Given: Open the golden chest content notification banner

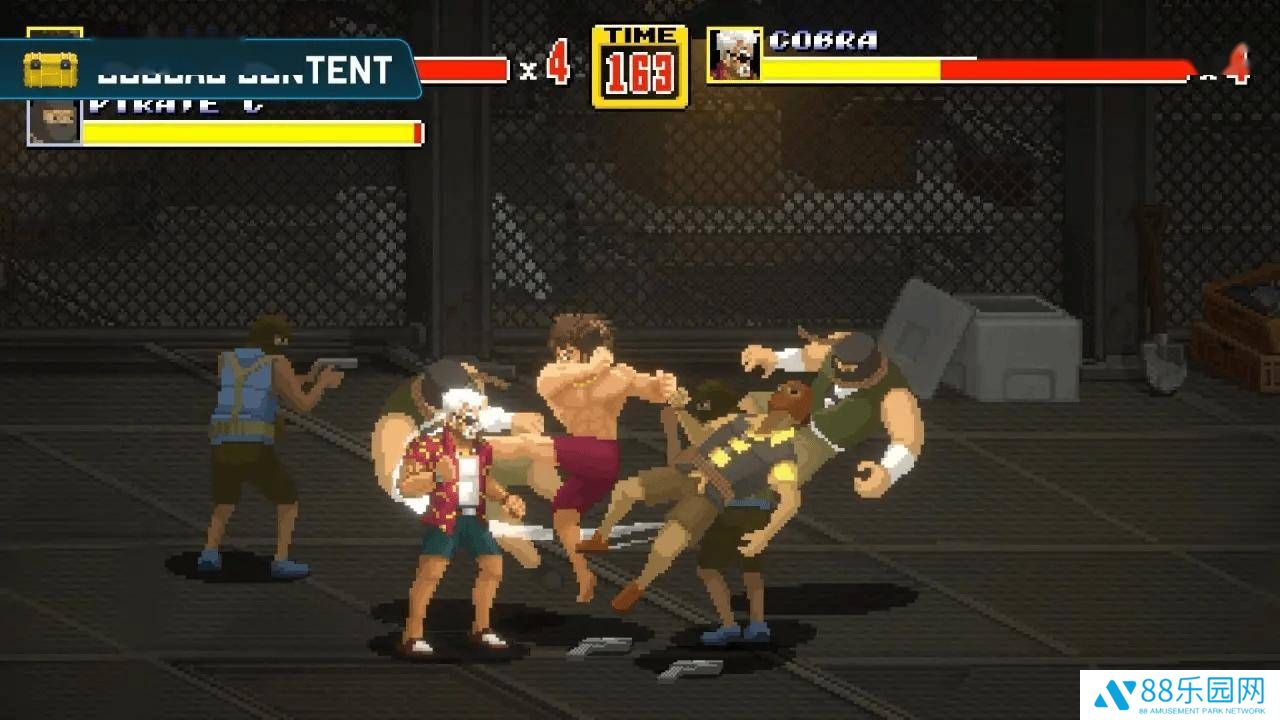Looking at the screenshot, I should tap(210, 70).
